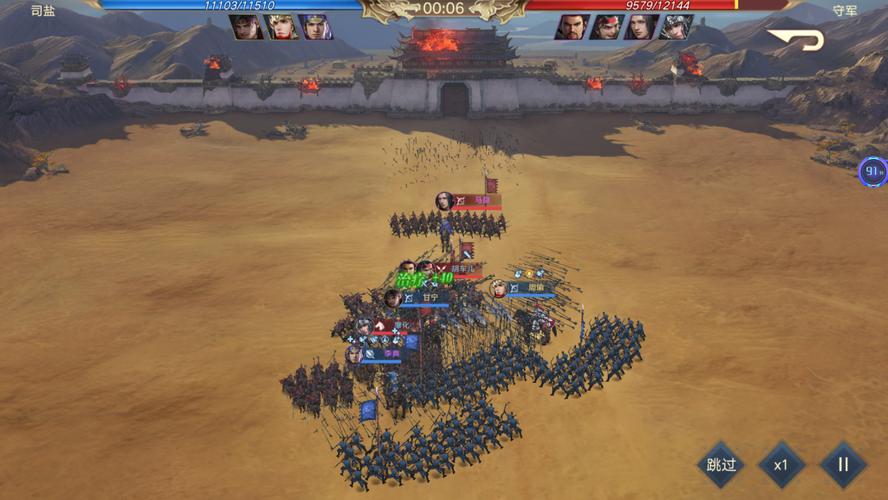Open the round 91 floating overlay badge
This screenshot has width=888, height=500.
[x=873, y=171]
